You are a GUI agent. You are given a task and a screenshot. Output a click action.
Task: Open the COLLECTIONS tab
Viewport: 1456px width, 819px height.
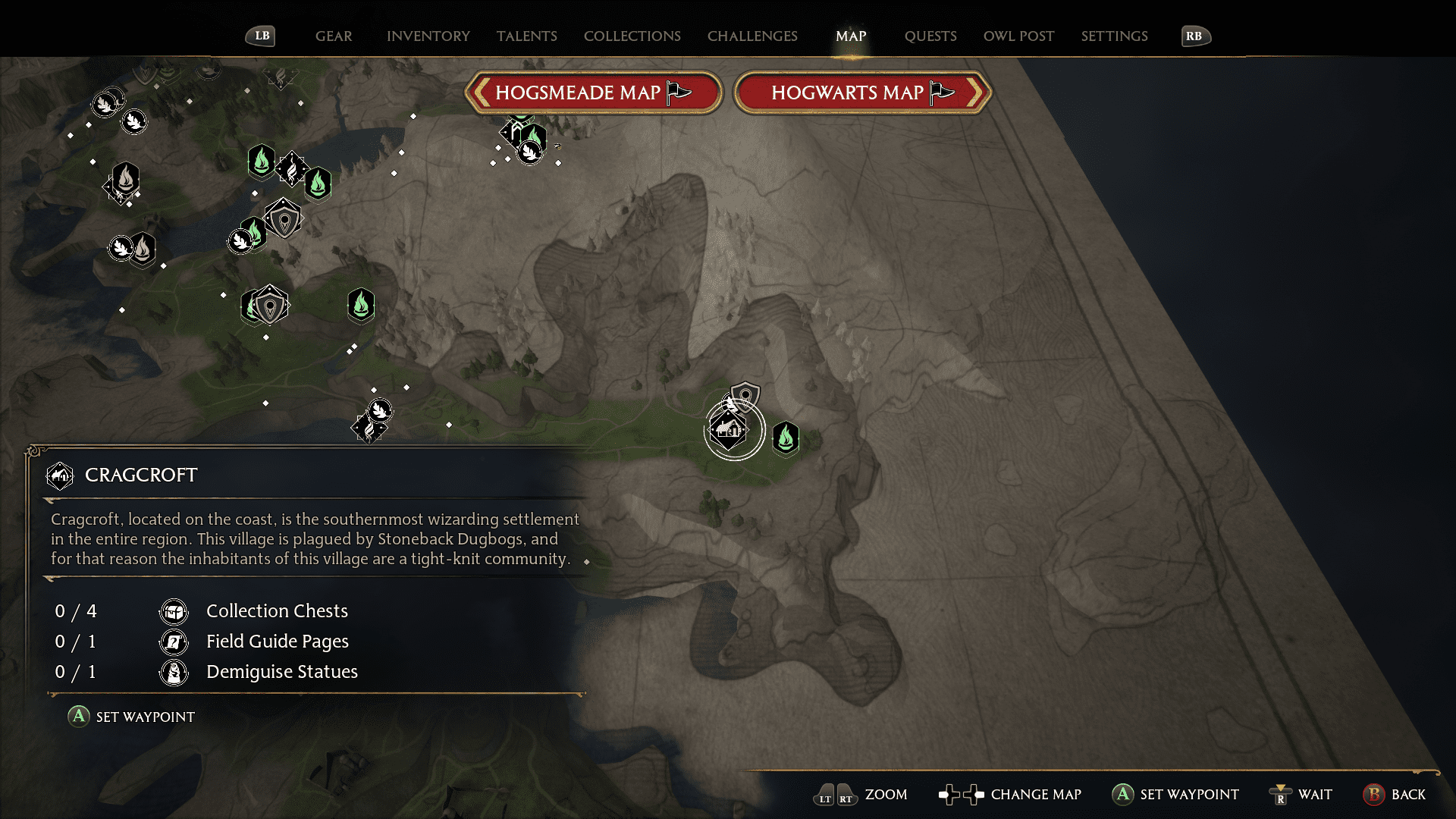click(x=632, y=36)
